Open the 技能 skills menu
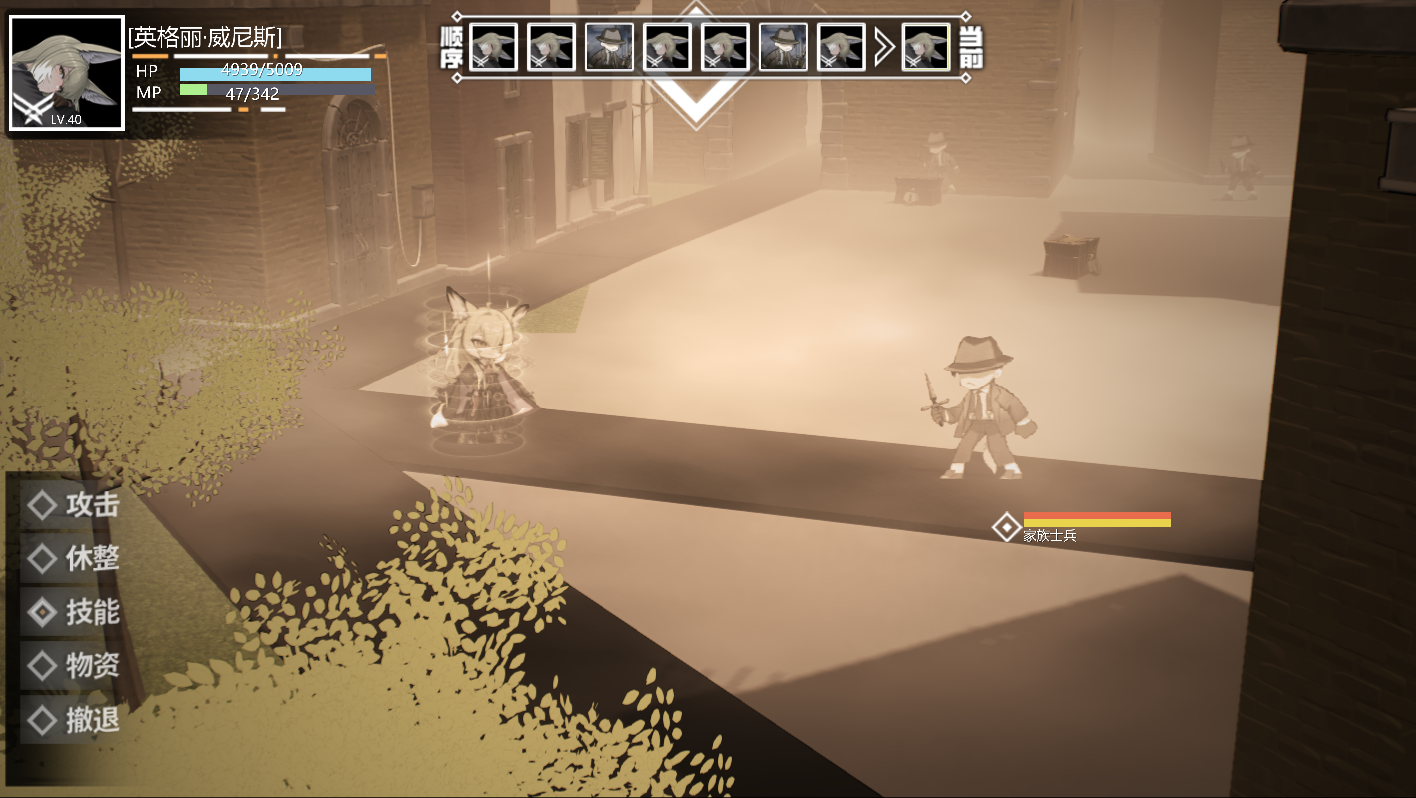This screenshot has width=1416, height=798. (74, 612)
